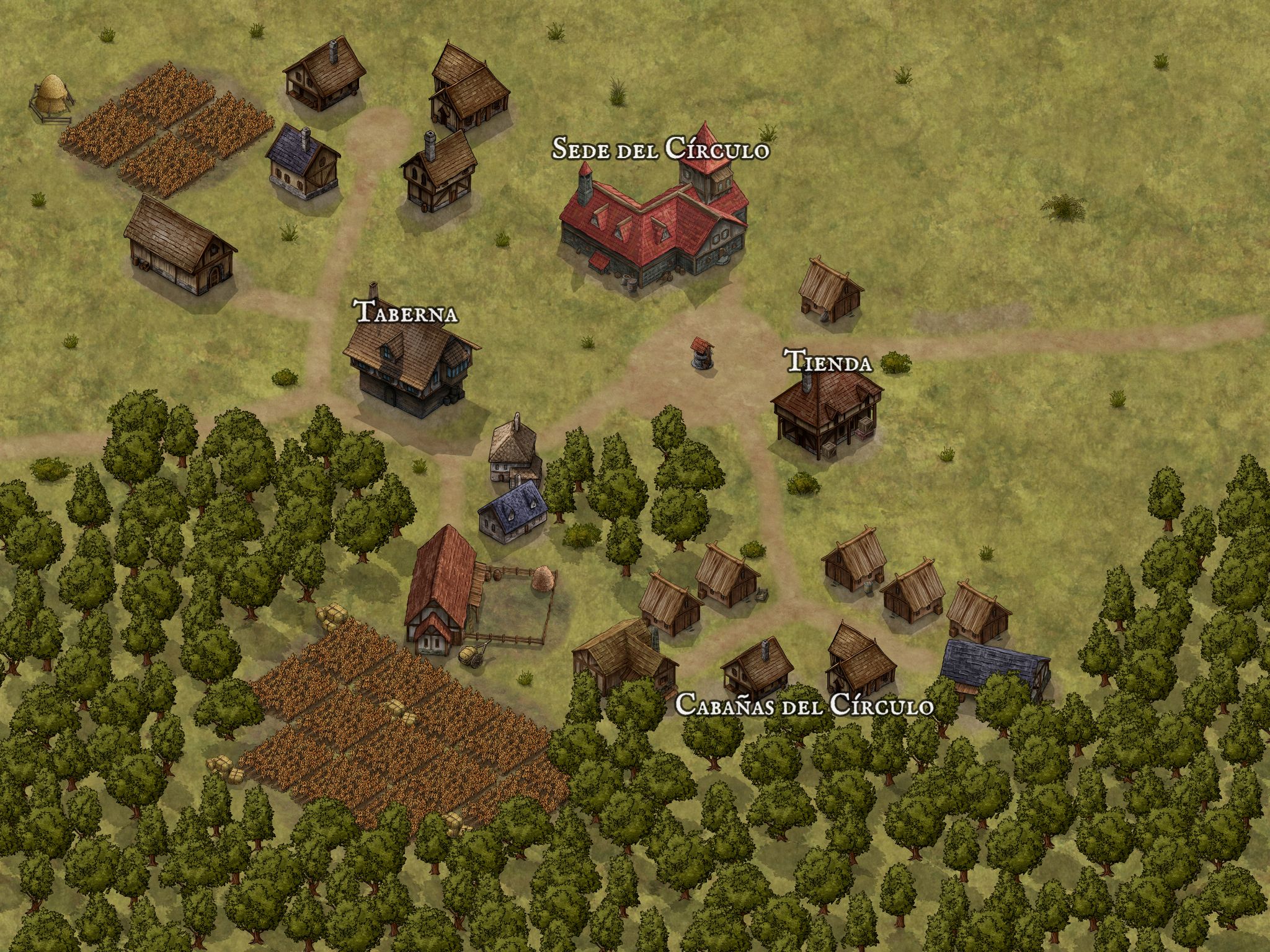The width and height of the screenshot is (1270, 952).
Task: Choose the Tienda location label
Action: [x=828, y=363]
